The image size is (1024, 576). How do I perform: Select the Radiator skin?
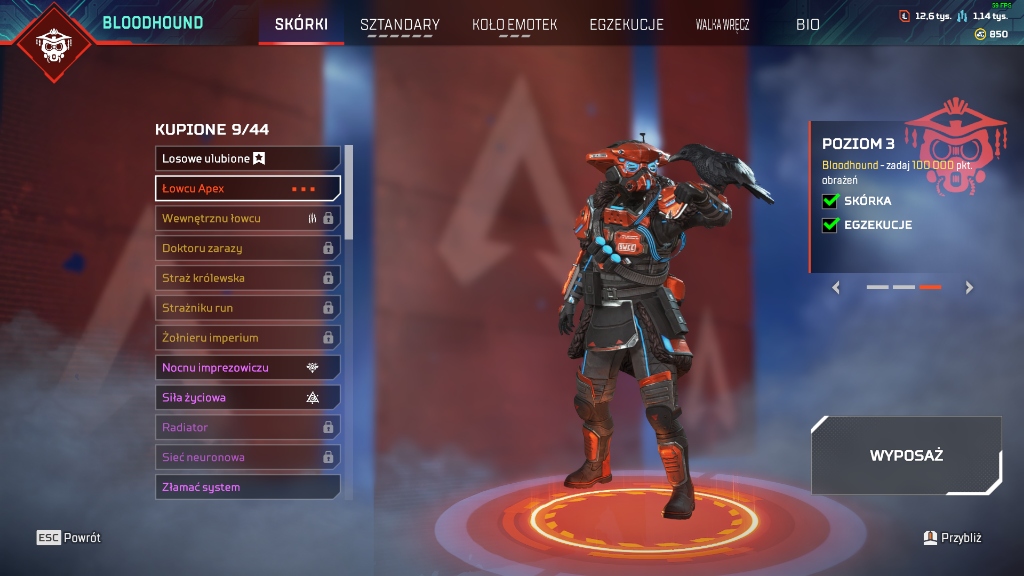(248, 427)
